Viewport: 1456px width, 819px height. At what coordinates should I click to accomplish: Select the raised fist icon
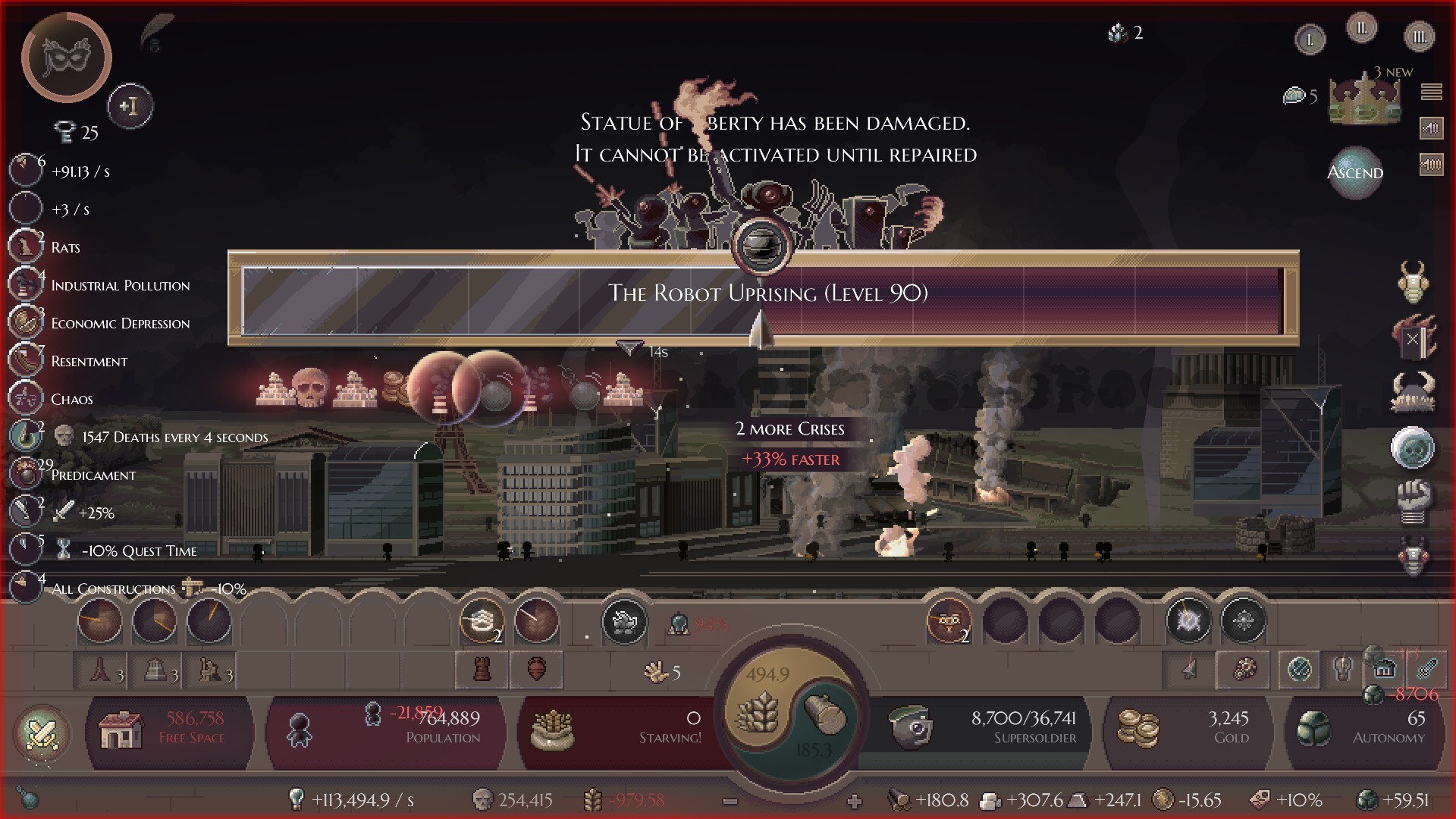click(x=1412, y=500)
